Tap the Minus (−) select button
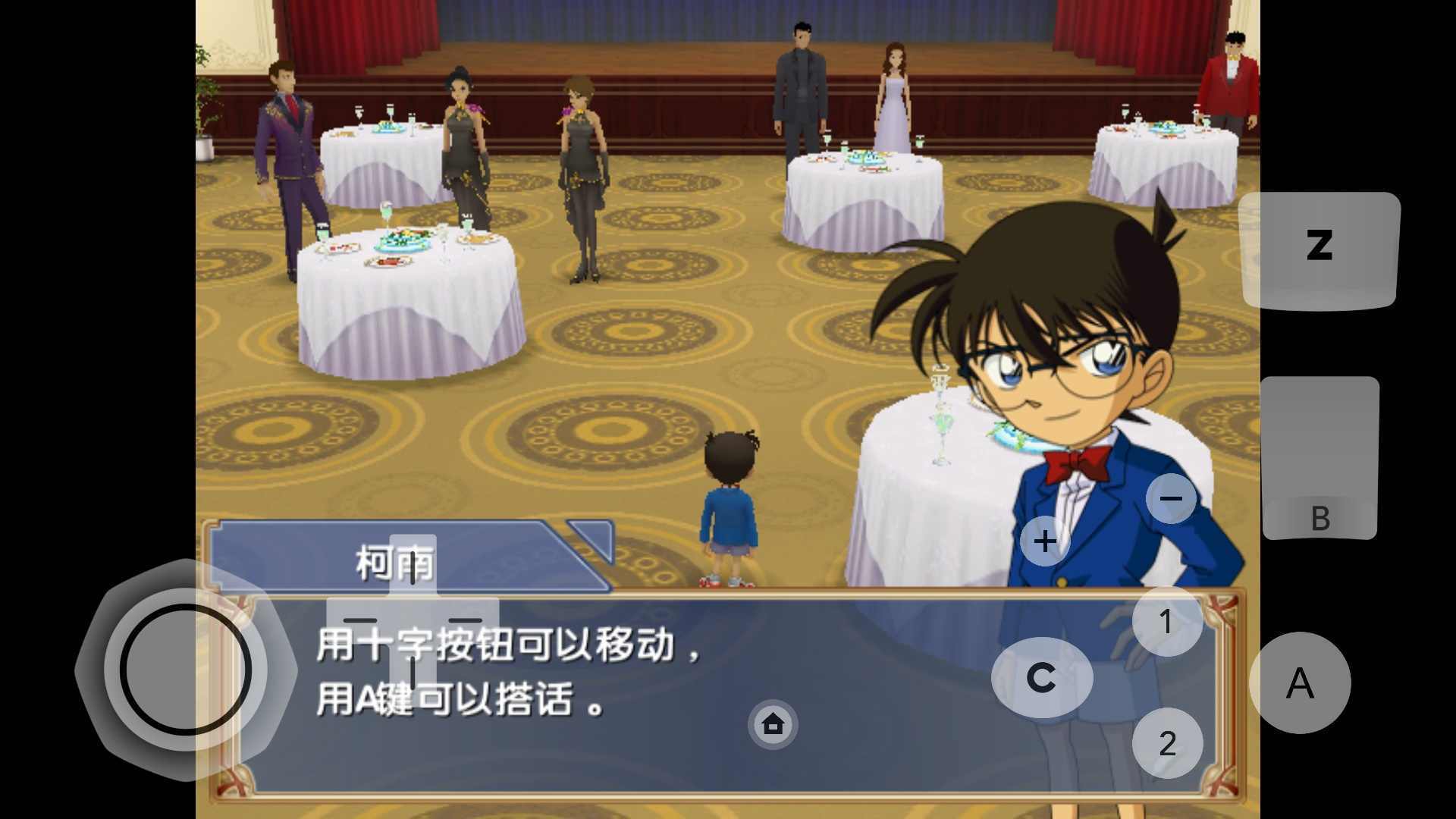Image resolution: width=1456 pixels, height=819 pixels. [1172, 498]
